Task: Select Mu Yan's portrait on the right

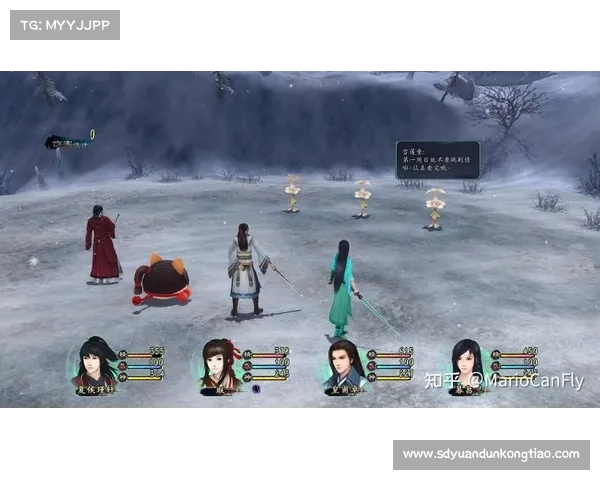Action: [x=467, y=366]
